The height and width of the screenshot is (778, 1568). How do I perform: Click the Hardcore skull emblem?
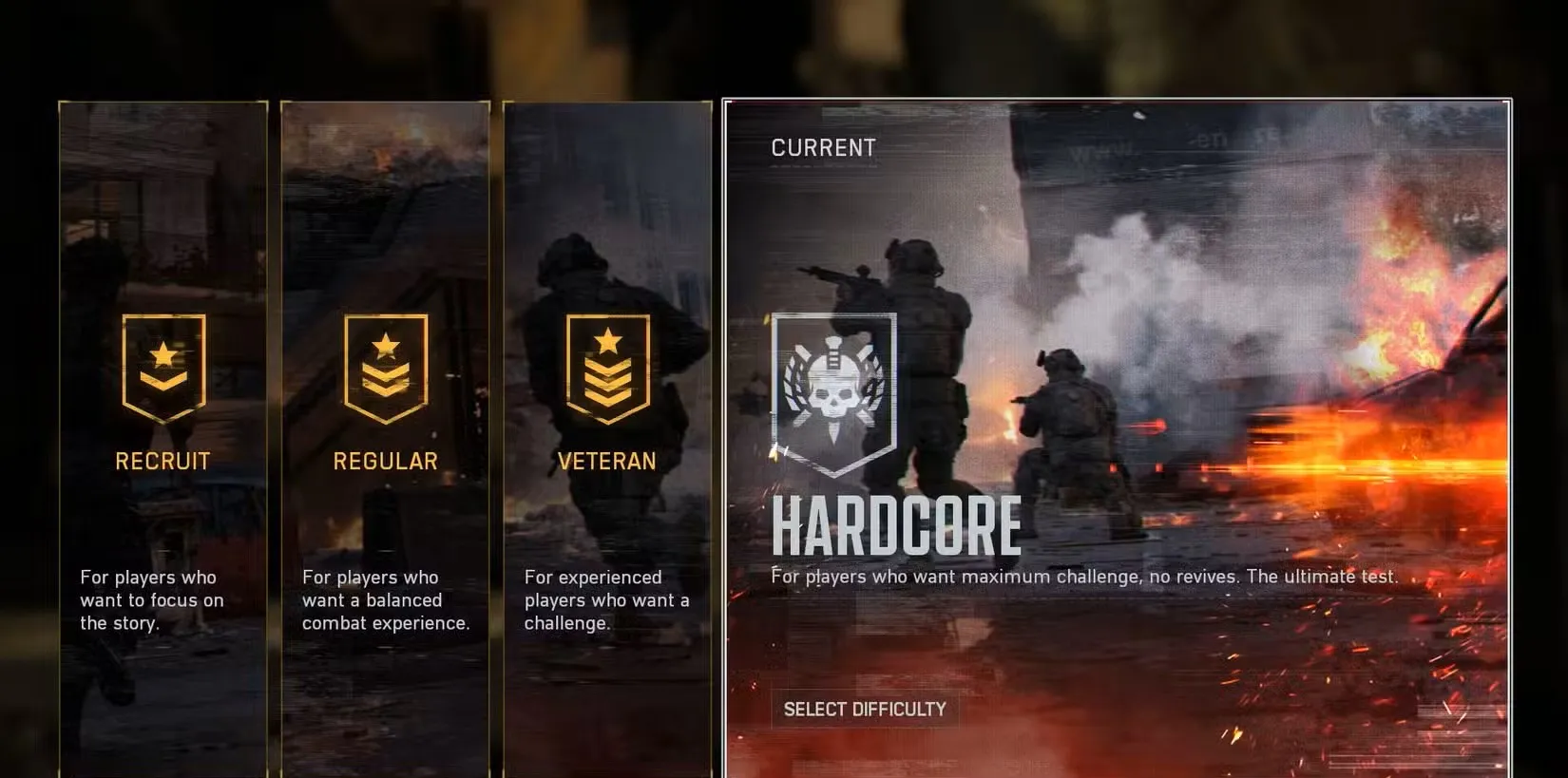(x=834, y=388)
